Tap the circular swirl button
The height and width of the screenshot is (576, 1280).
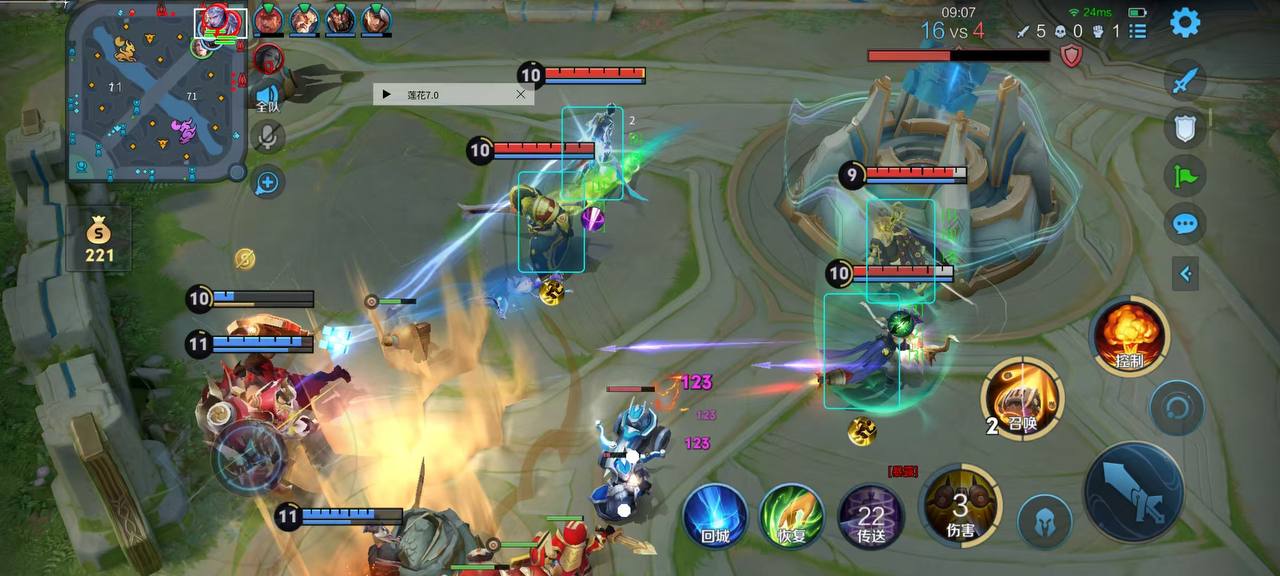click(1177, 408)
